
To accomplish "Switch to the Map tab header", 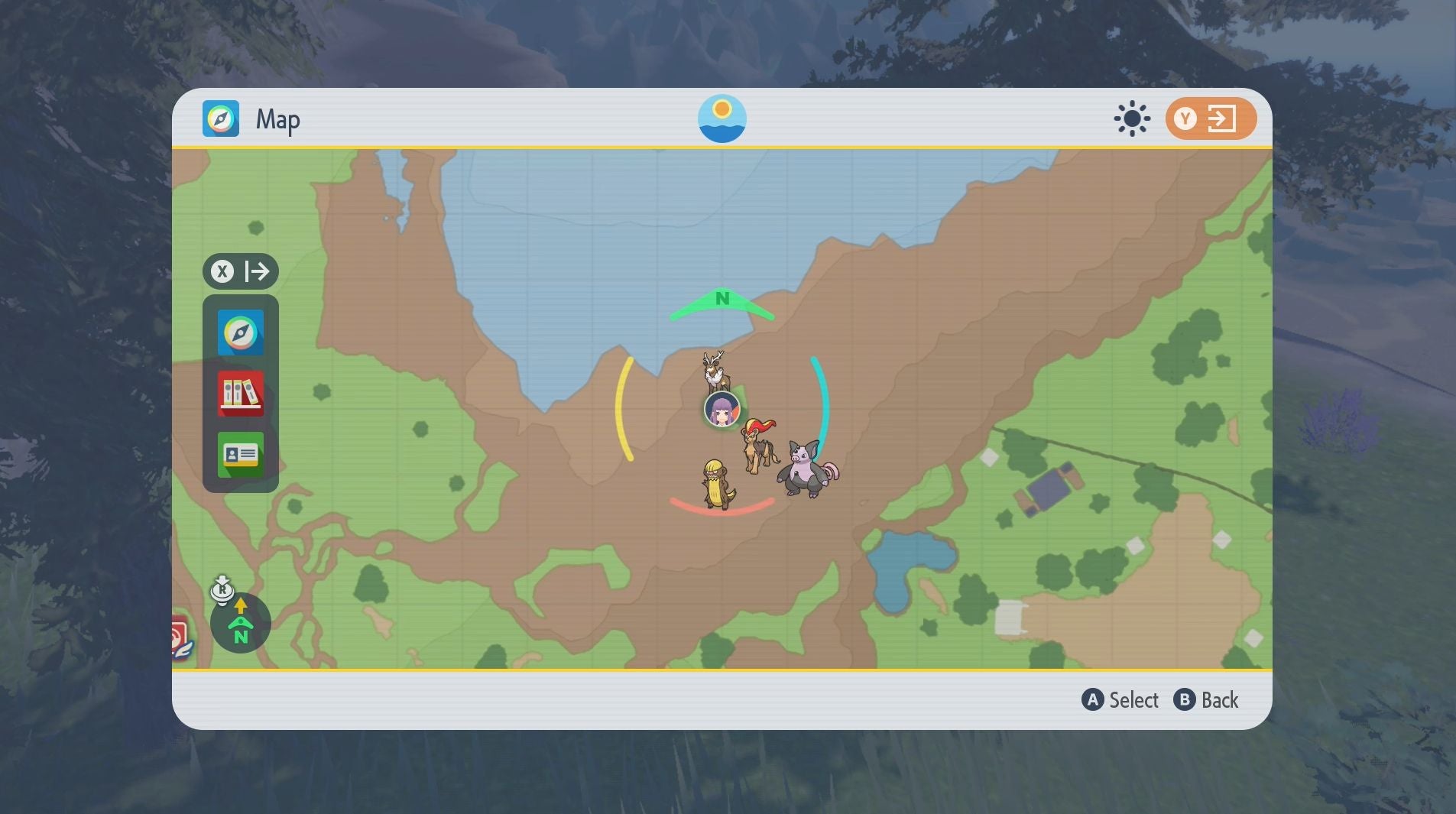I will pos(277,119).
